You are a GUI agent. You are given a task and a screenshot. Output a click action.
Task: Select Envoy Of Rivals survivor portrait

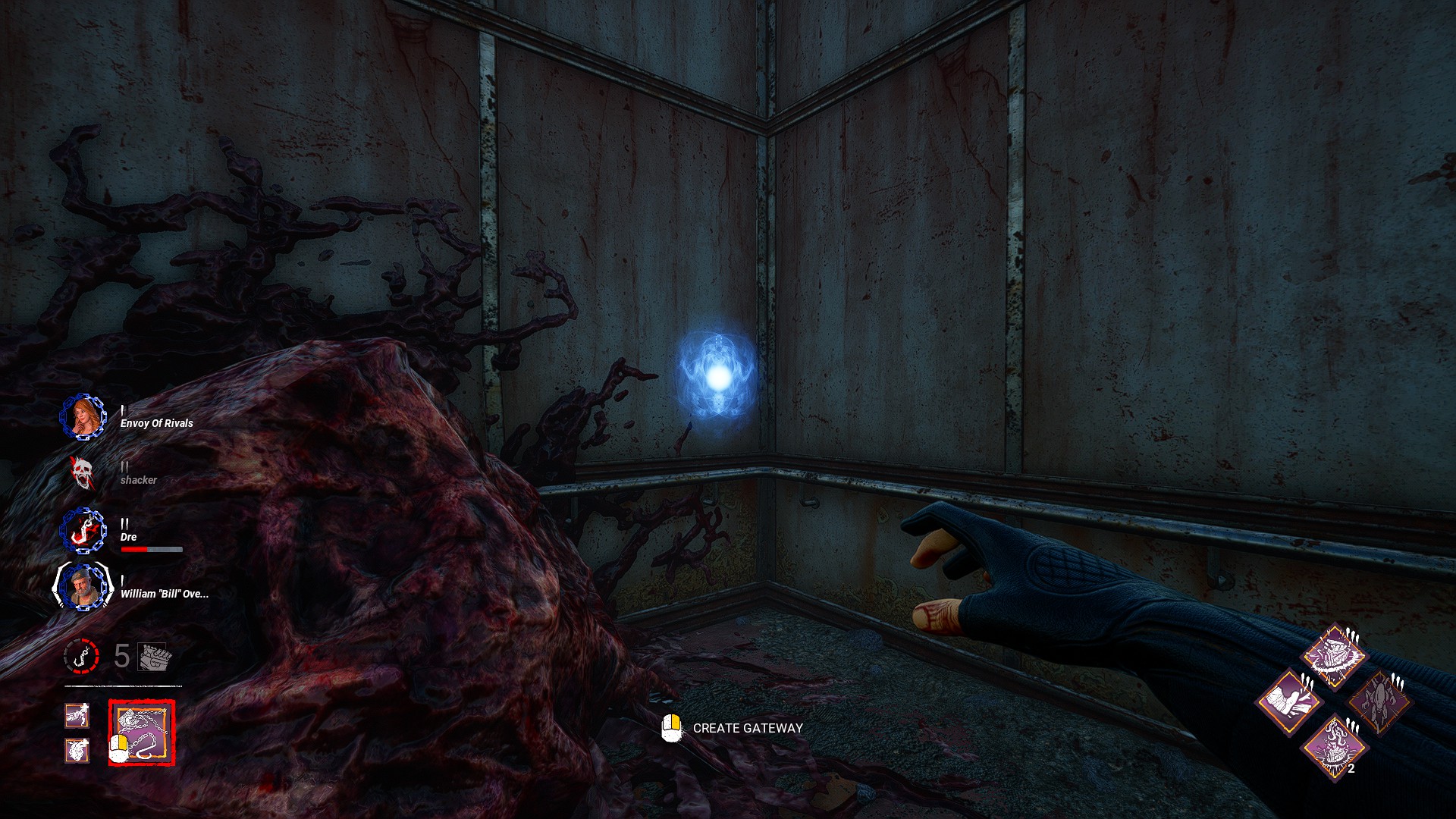(x=84, y=417)
